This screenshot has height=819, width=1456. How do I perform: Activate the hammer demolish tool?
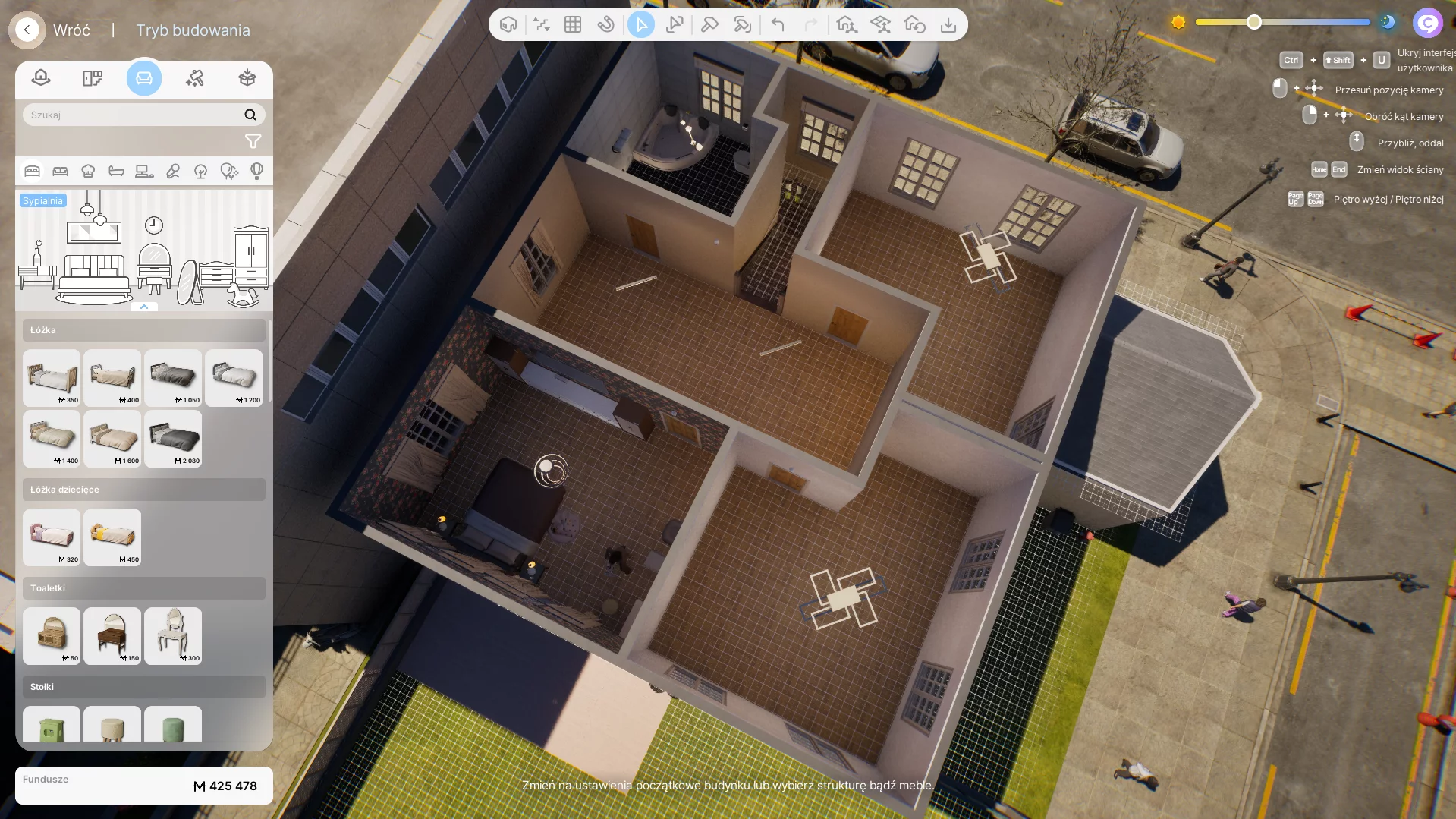pyautogui.click(x=709, y=25)
